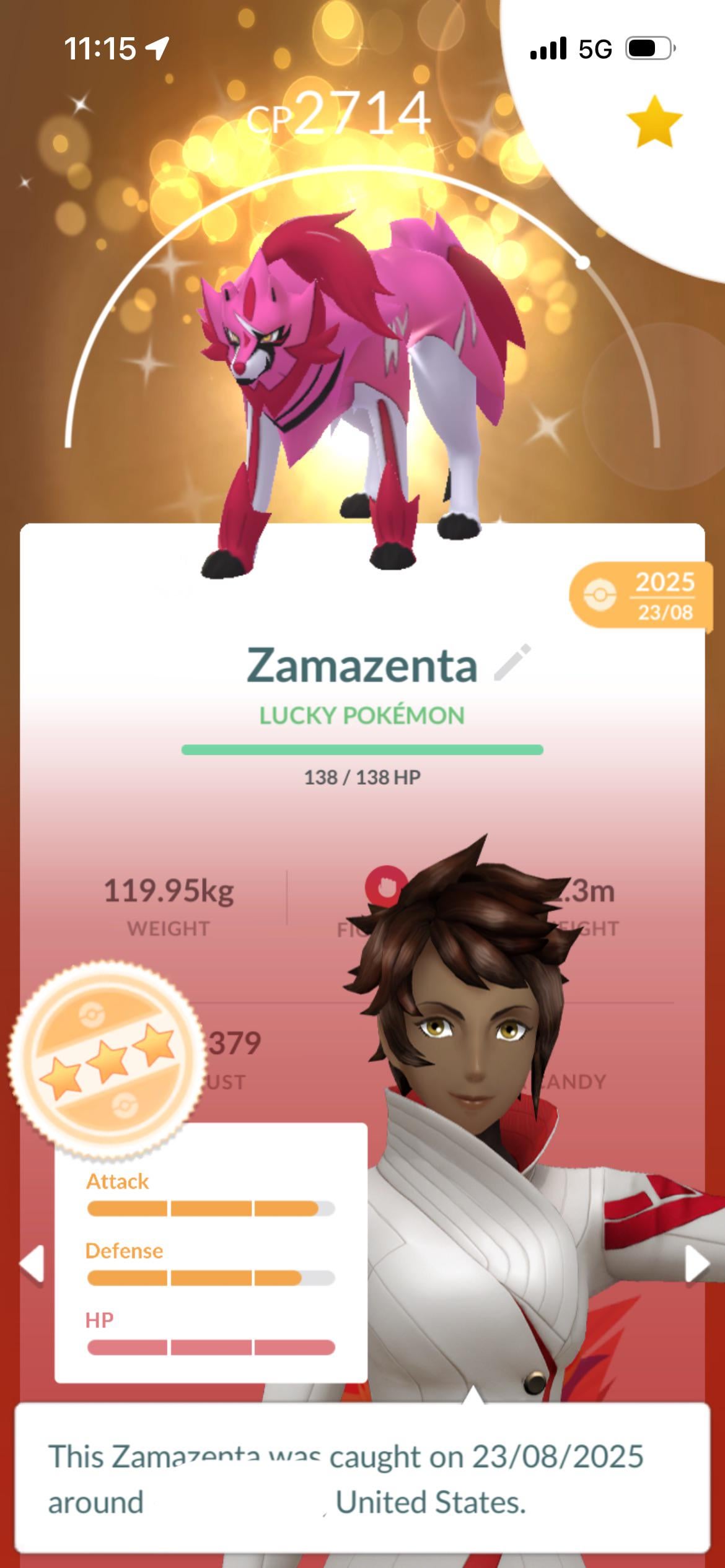The width and height of the screenshot is (725, 1568).
Task: Toggle the gold favorite star
Action: click(x=654, y=122)
